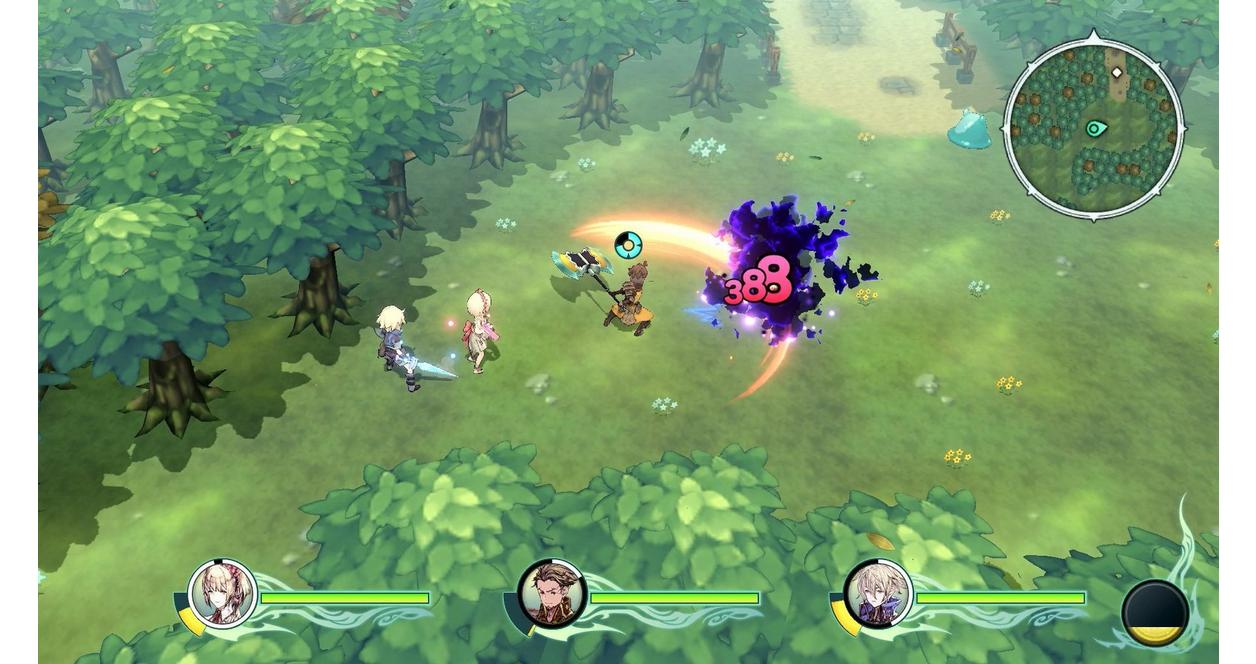This screenshot has height=664, width=1256.
Task: Choose the brown-haired man party portrait
Action: (x=551, y=594)
